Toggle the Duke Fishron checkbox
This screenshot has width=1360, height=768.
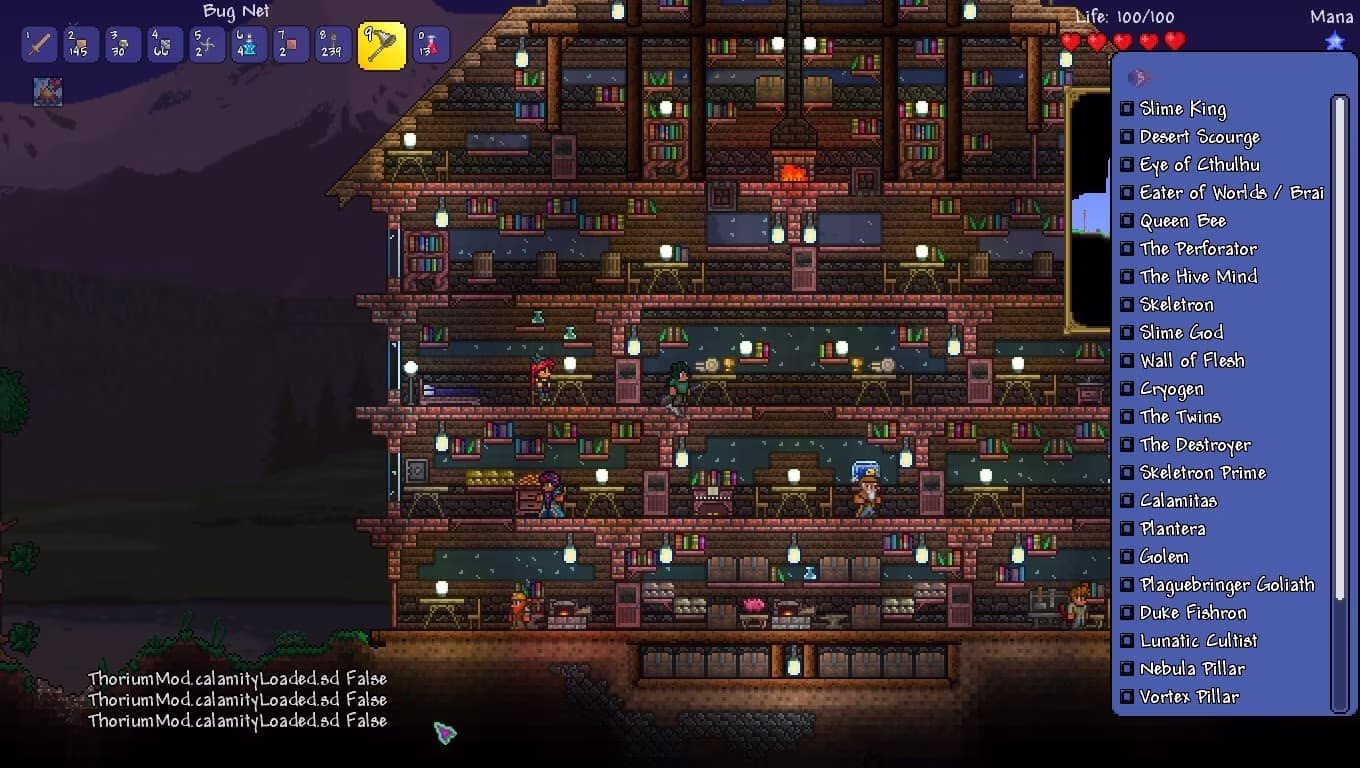(x=1127, y=613)
